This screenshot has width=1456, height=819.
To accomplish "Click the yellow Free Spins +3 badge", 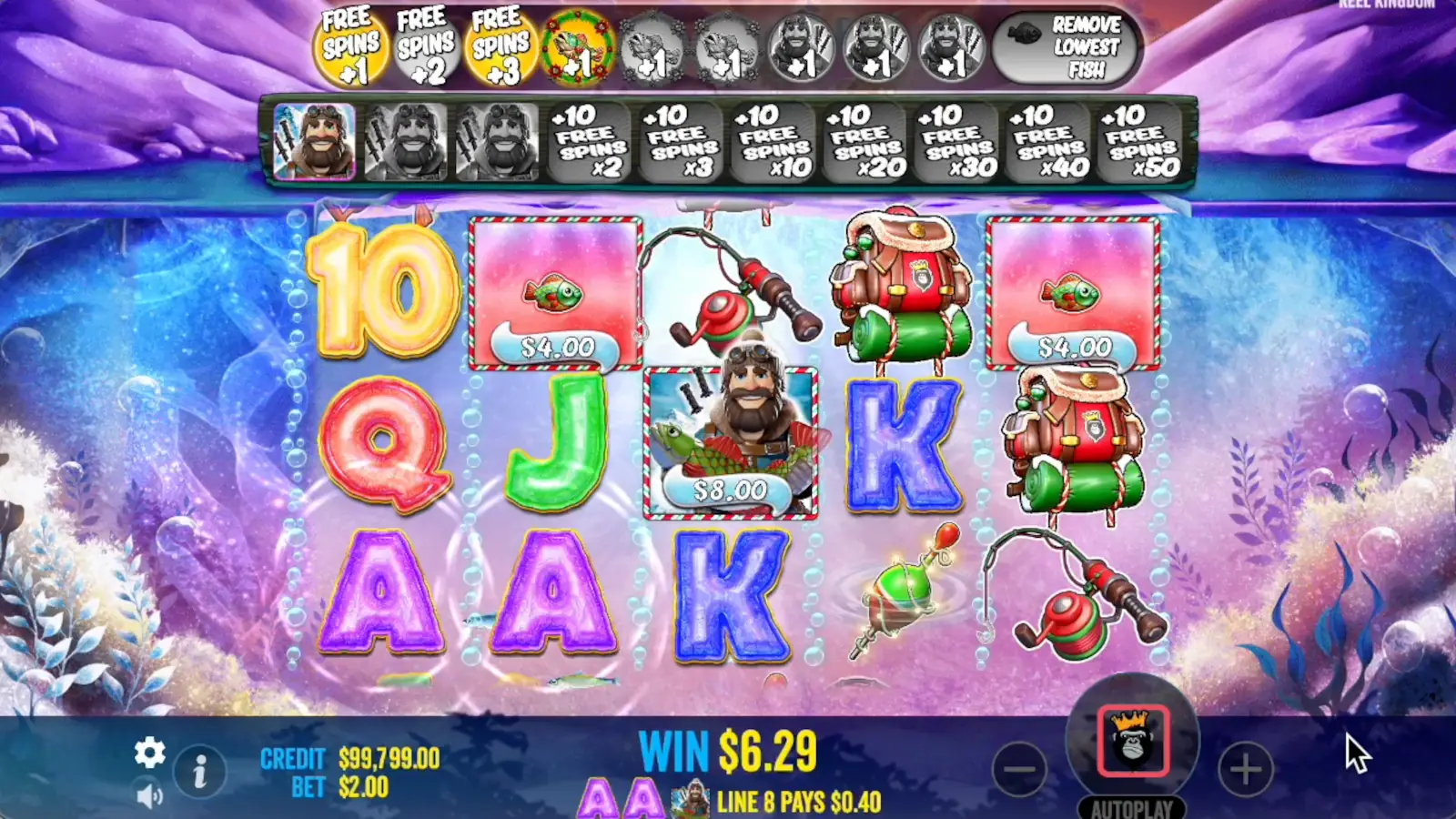I will tap(499, 41).
